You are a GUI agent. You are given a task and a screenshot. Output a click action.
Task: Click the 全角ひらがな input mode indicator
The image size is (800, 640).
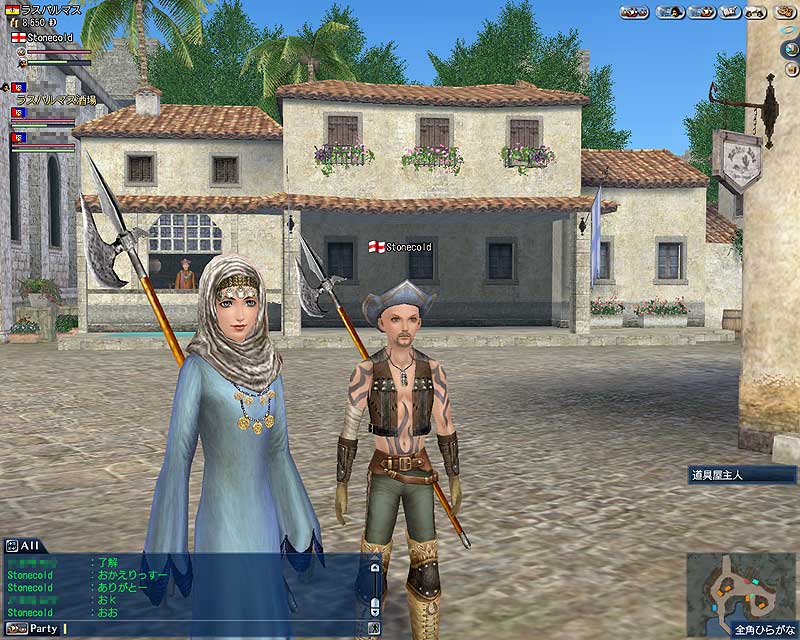point(766,631)
